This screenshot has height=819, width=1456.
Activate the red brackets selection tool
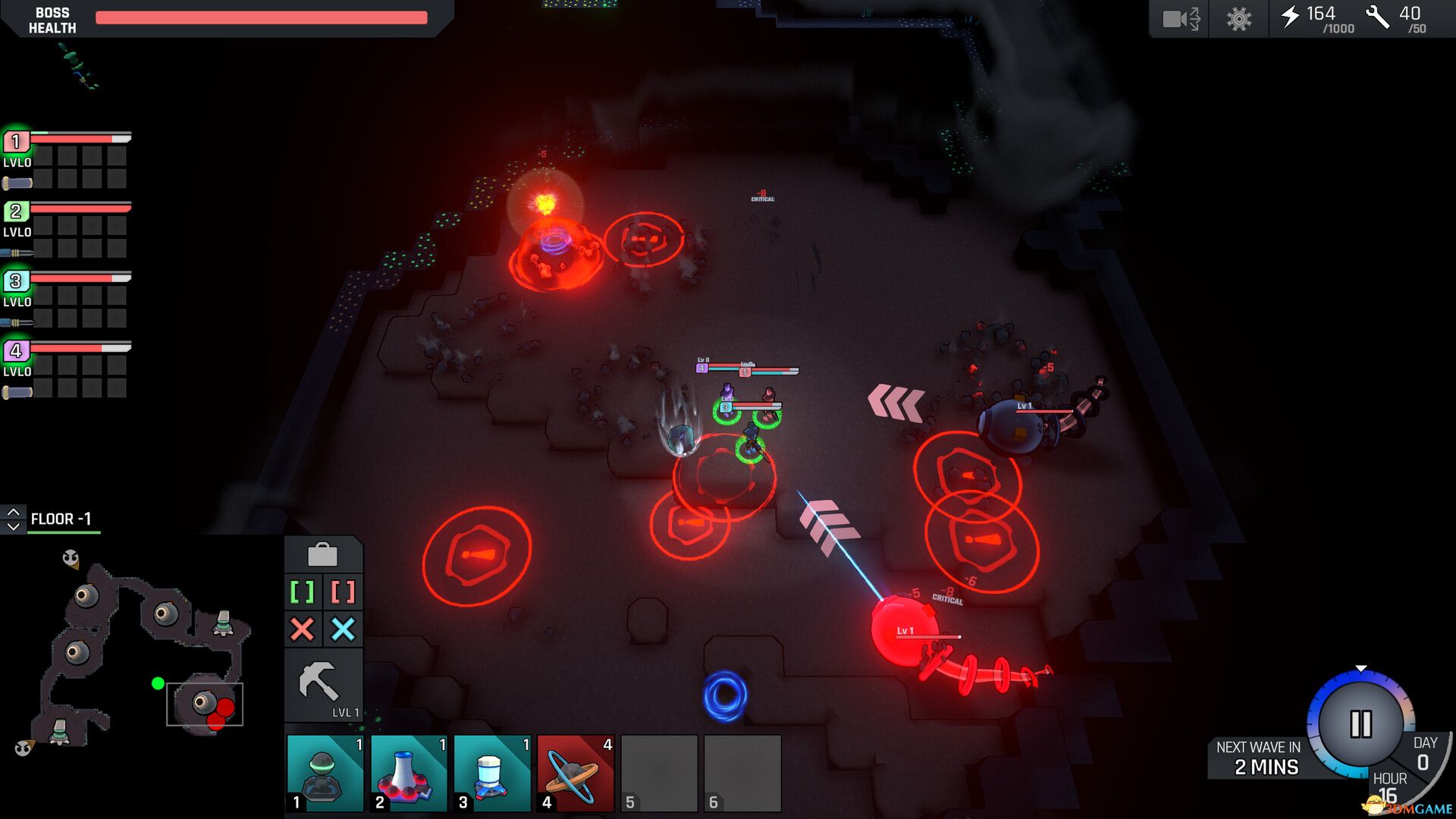pos(343,591)
